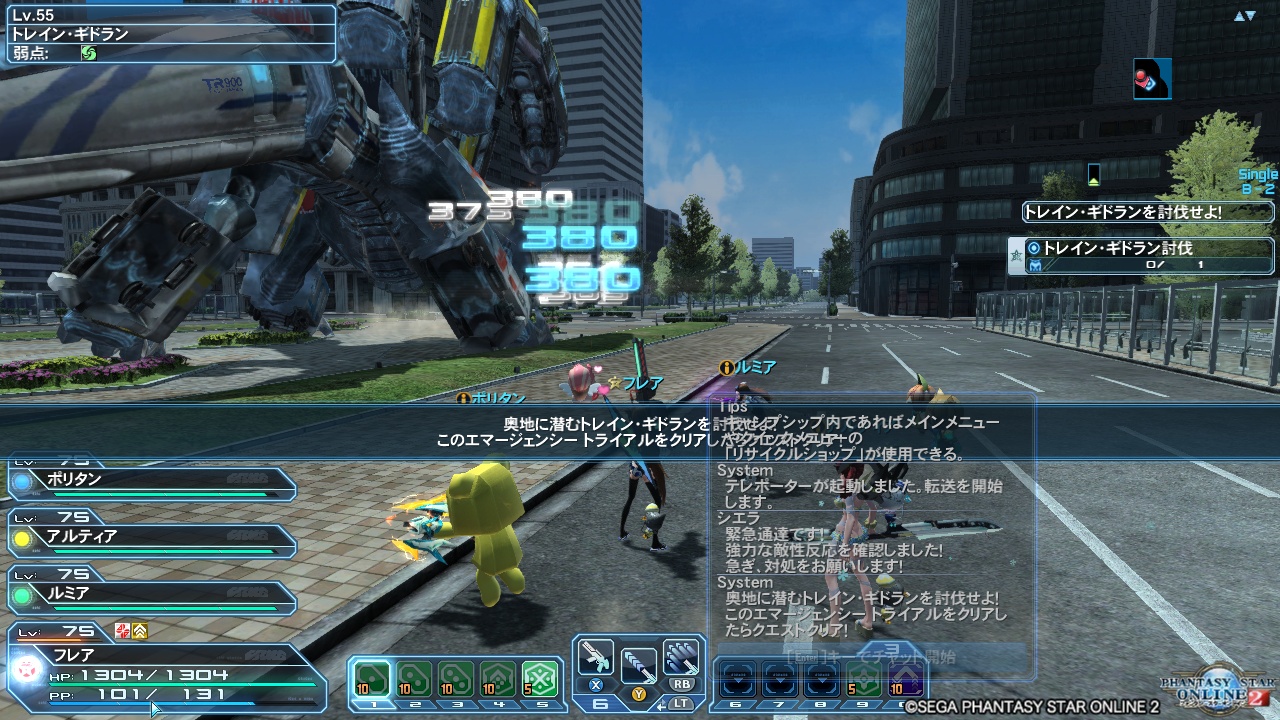Click the Y-button weapon palette icon
Viewport: 1280px width, 720px height.
coord(639,666)
